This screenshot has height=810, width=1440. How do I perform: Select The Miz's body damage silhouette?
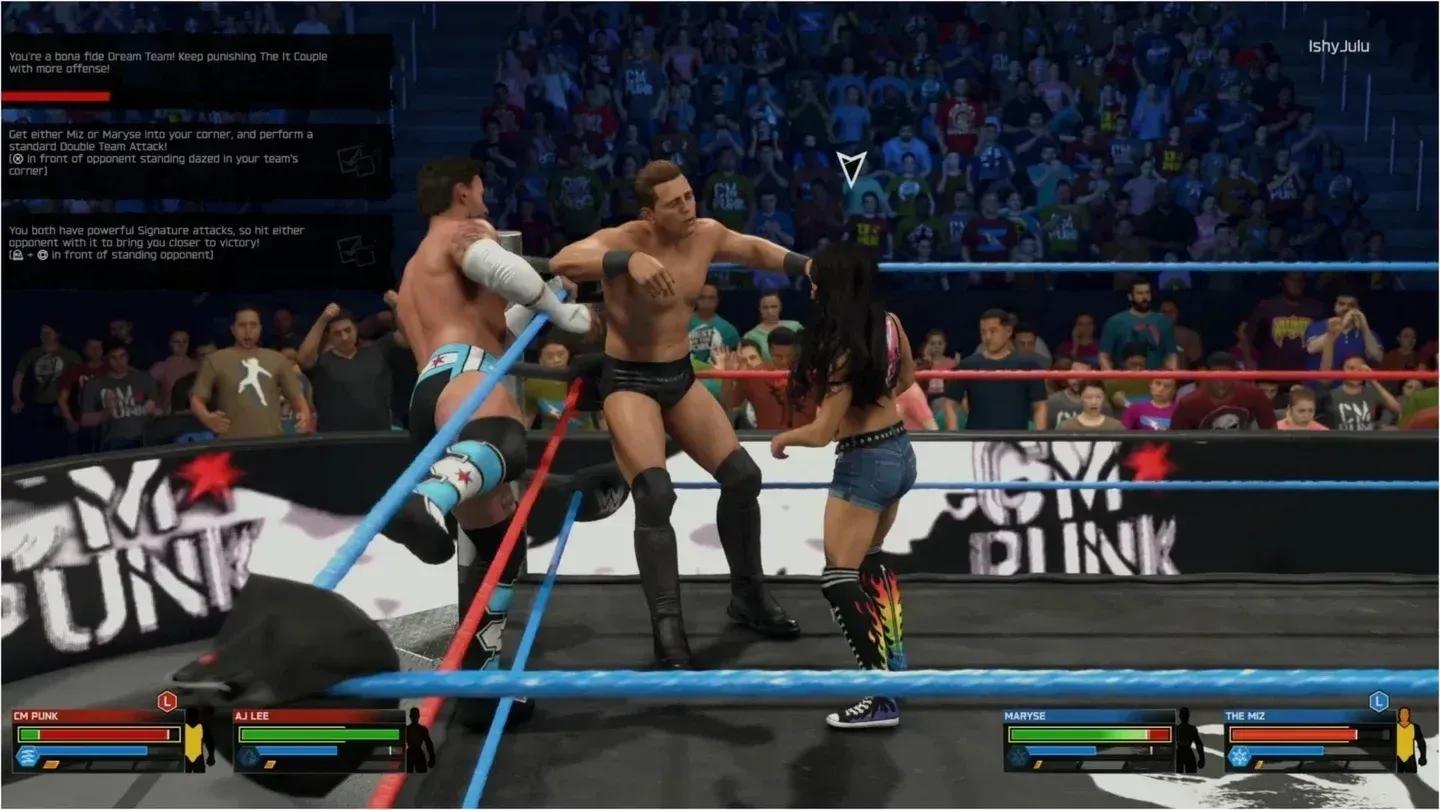pyautogui.click(x=1411, y=740)
